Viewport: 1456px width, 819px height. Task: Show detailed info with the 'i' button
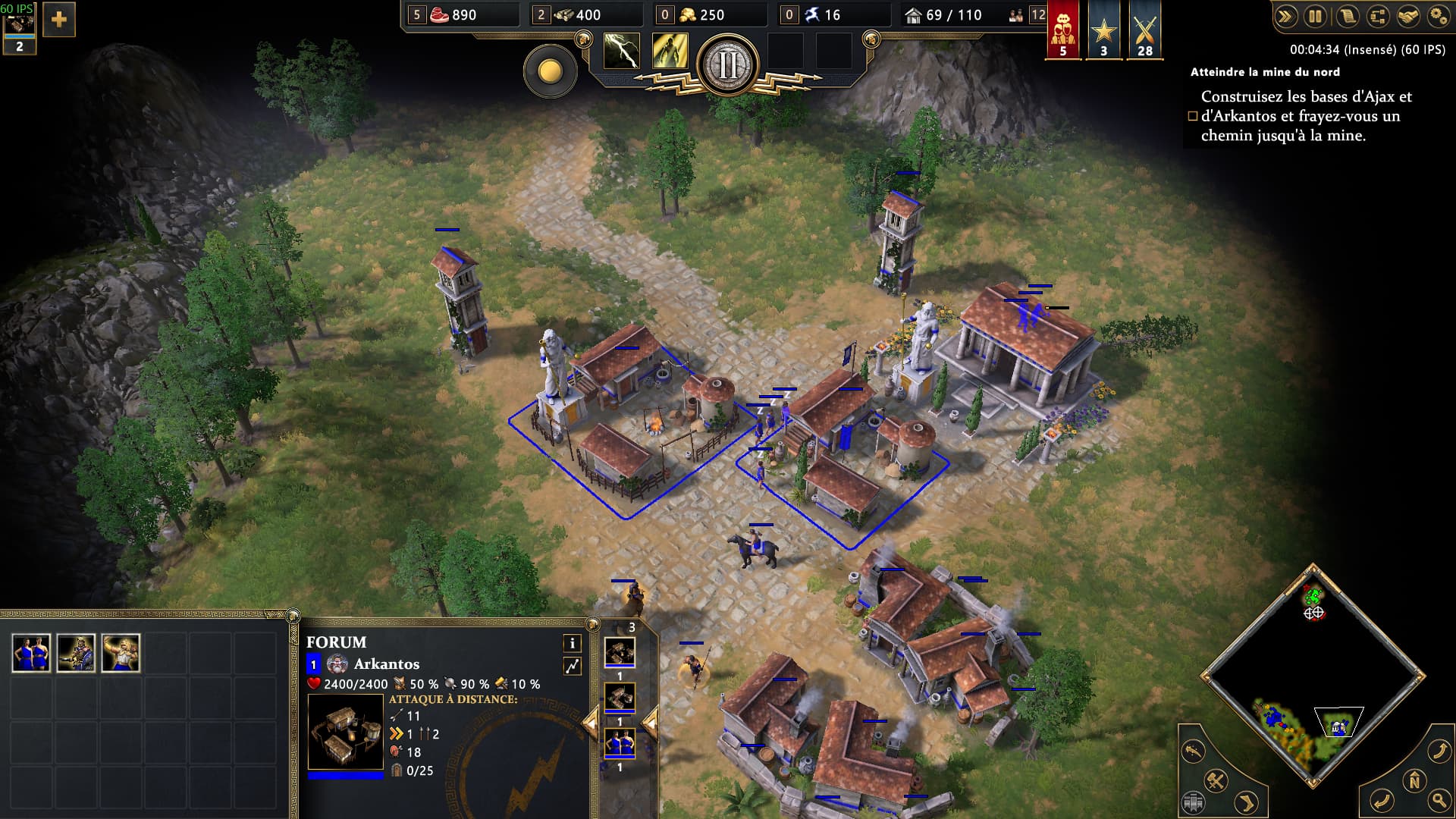point(572,643)
